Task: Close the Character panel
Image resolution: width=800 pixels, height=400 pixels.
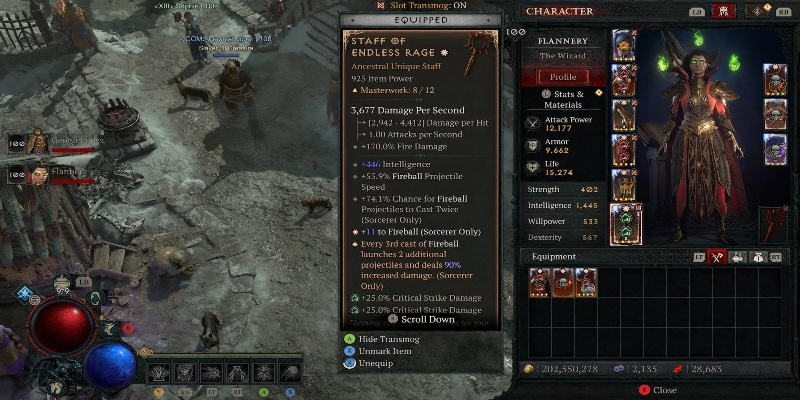Action: coord(659,390)
